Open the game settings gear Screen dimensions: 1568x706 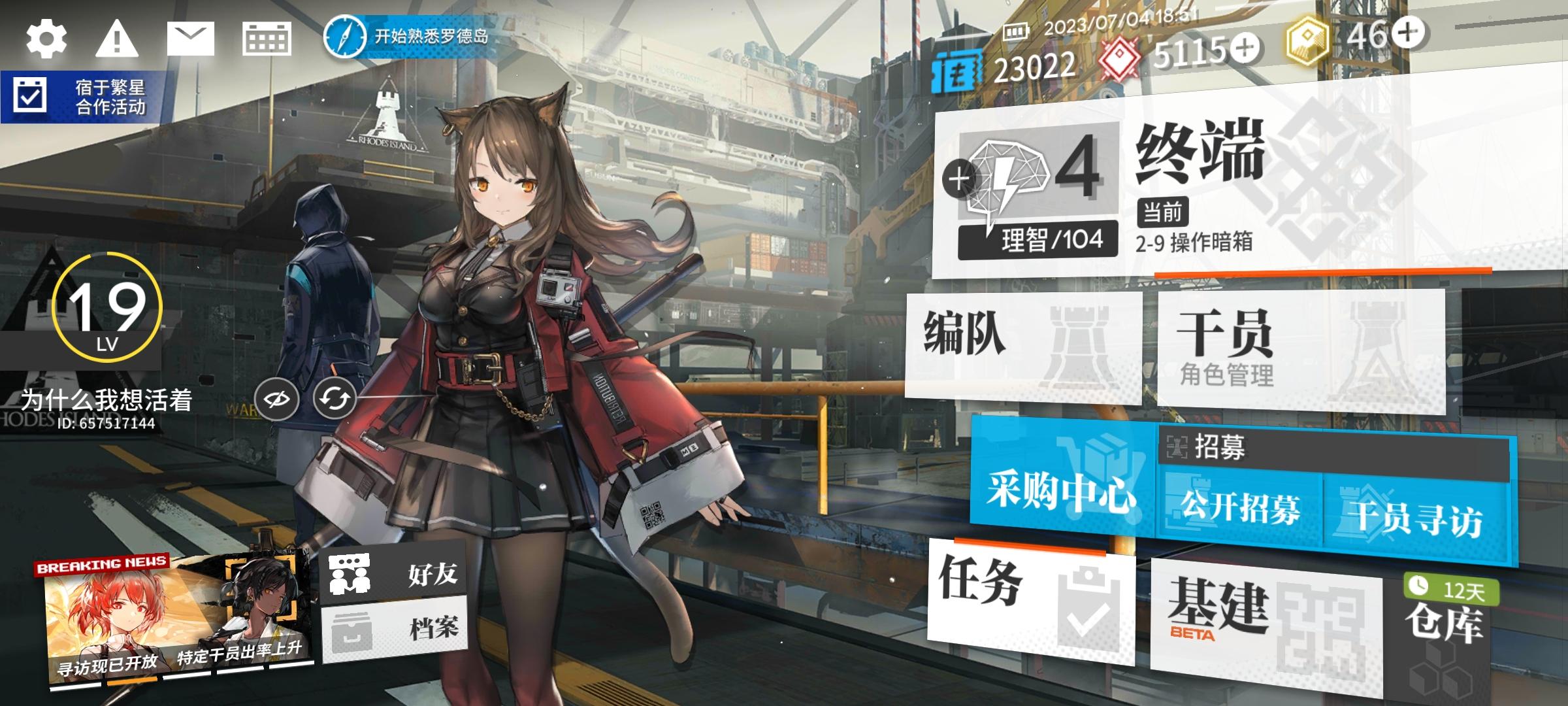(x=46, y=39)
